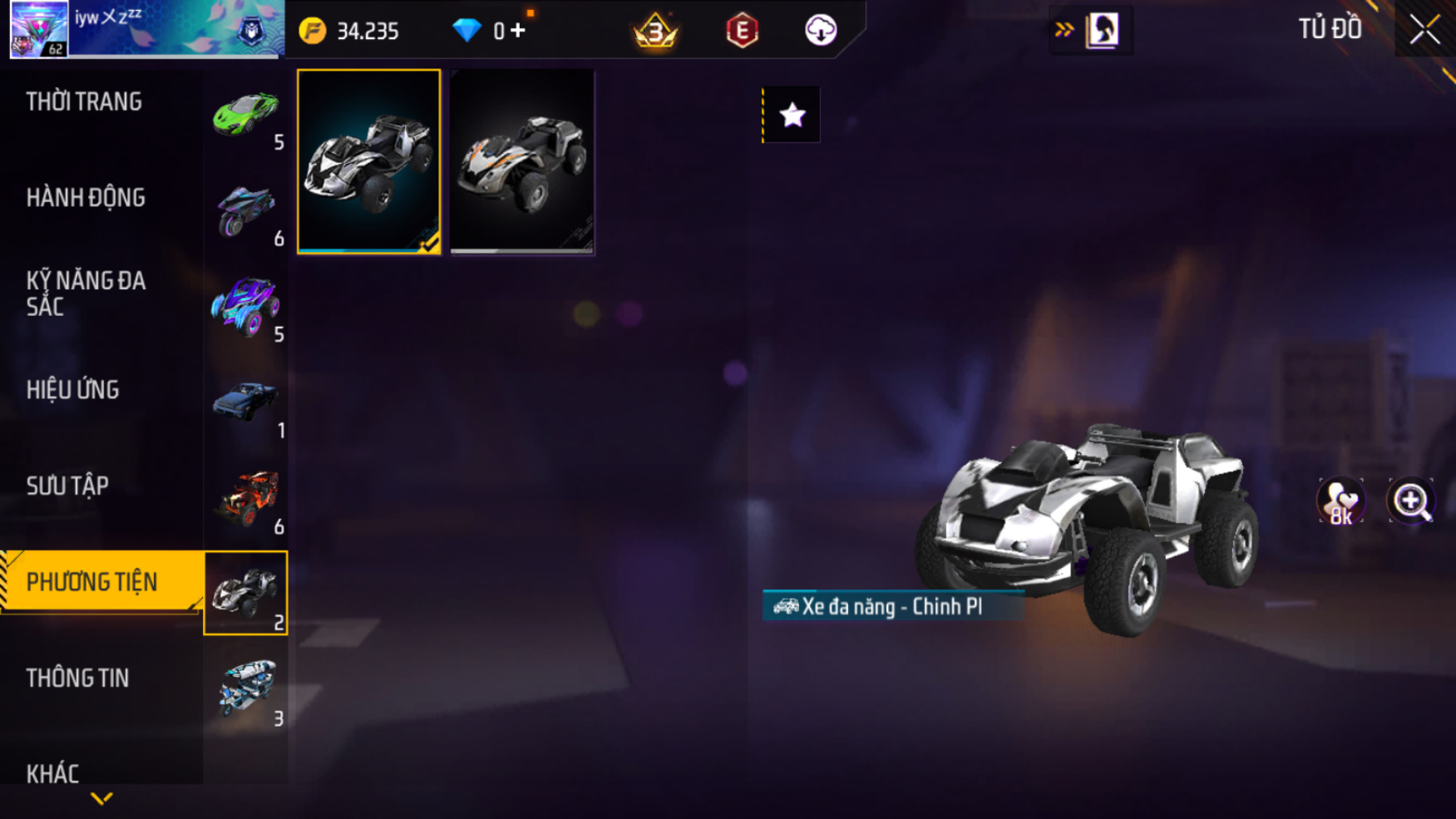1456x819 pixels.
Task: Choose the purple motorcycle subcategory
Action: pyautogui.click(x=245, y=210)
